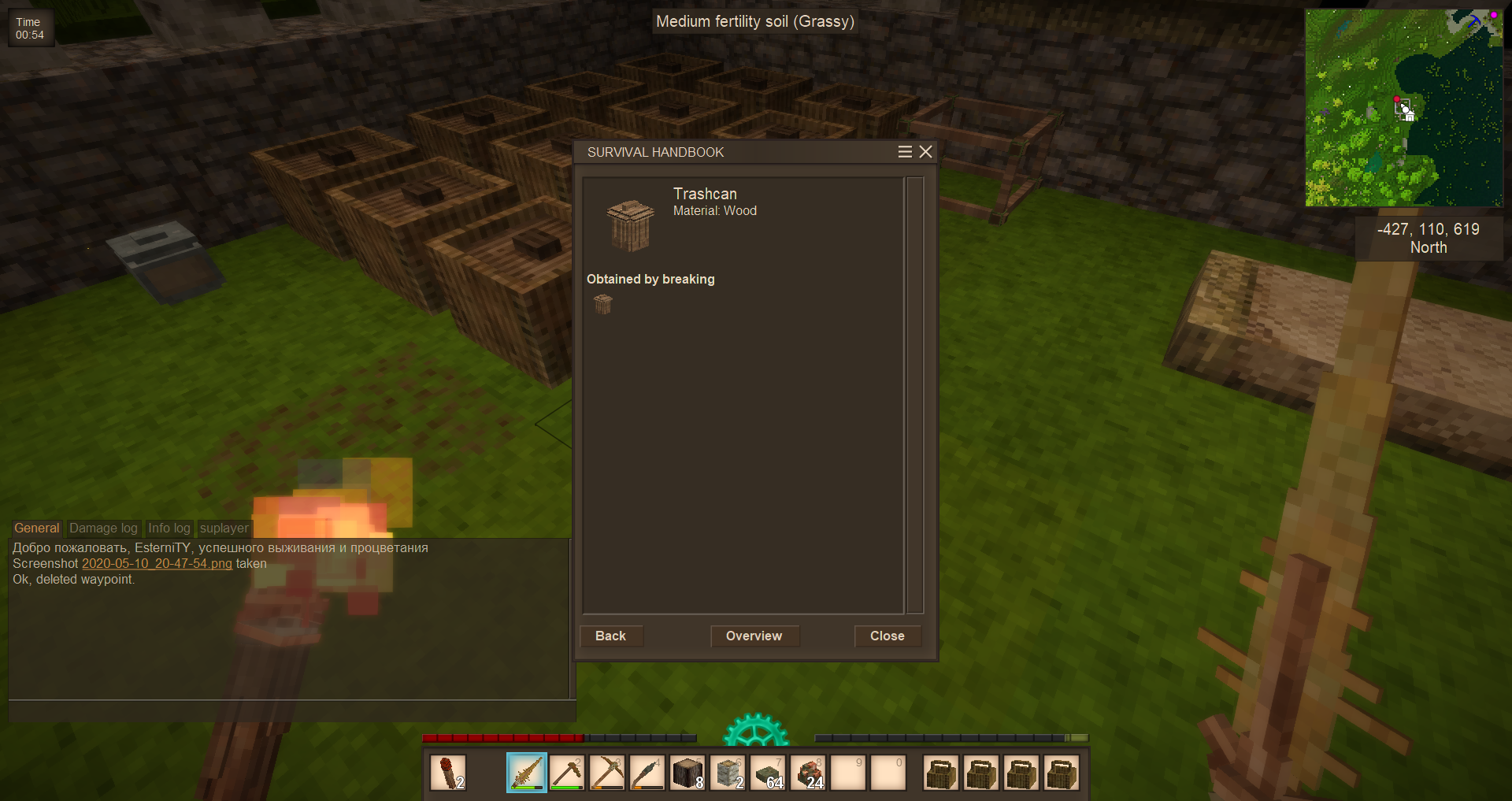Image resolution: width=1512 pixels, height=801 pixels.
Task: Open the screenshot file link in chat
Action: tap(157, 564)
